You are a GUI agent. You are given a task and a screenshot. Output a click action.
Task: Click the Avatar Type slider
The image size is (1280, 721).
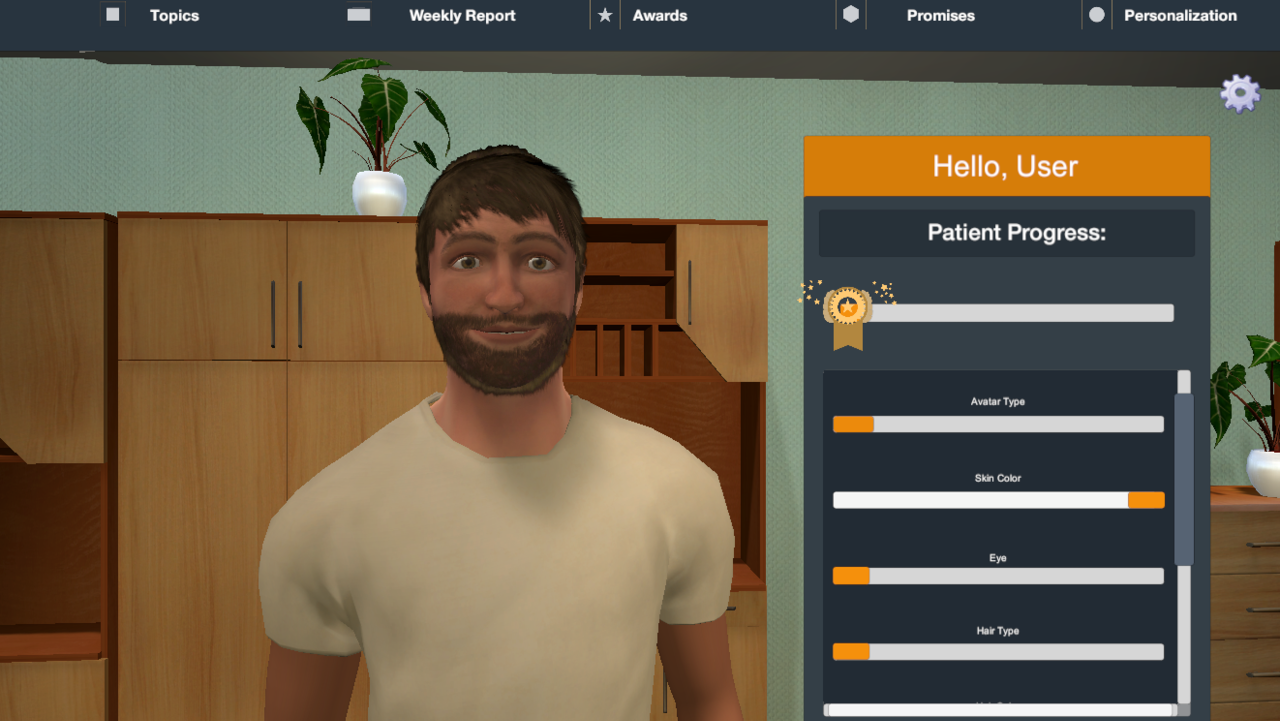click(998, 424)
